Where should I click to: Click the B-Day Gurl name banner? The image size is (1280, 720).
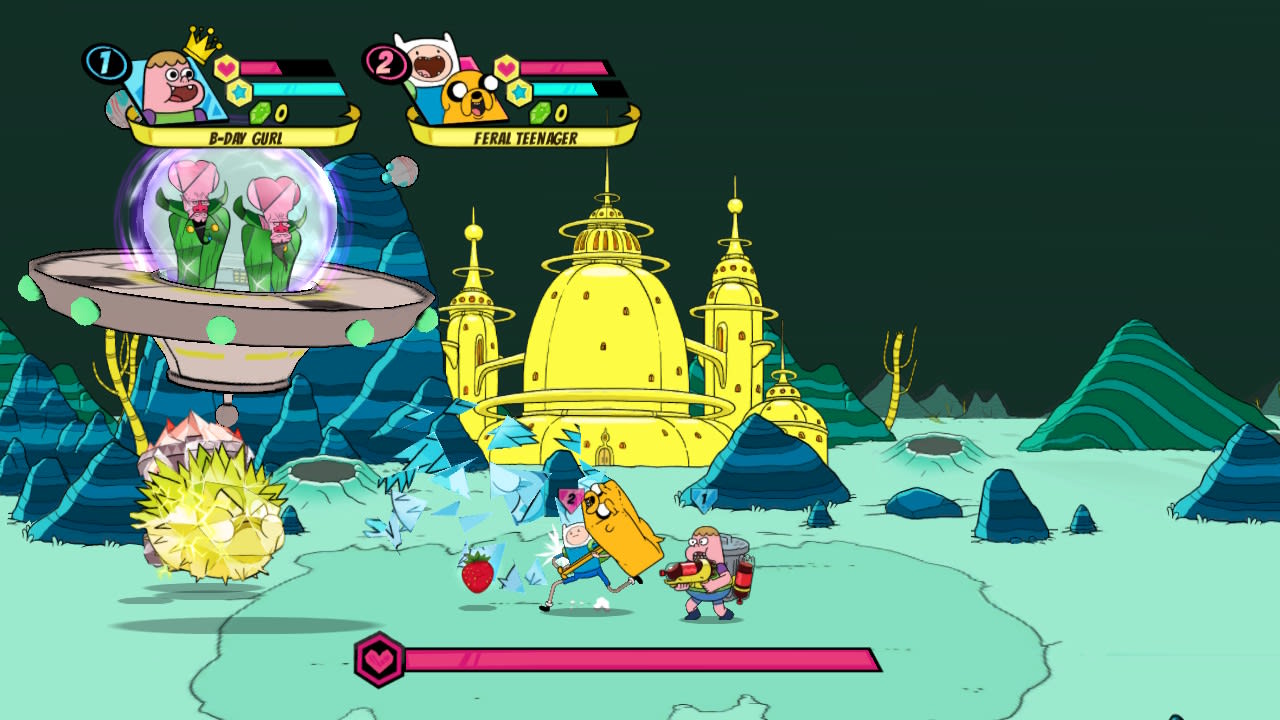(x=245, y=137)
